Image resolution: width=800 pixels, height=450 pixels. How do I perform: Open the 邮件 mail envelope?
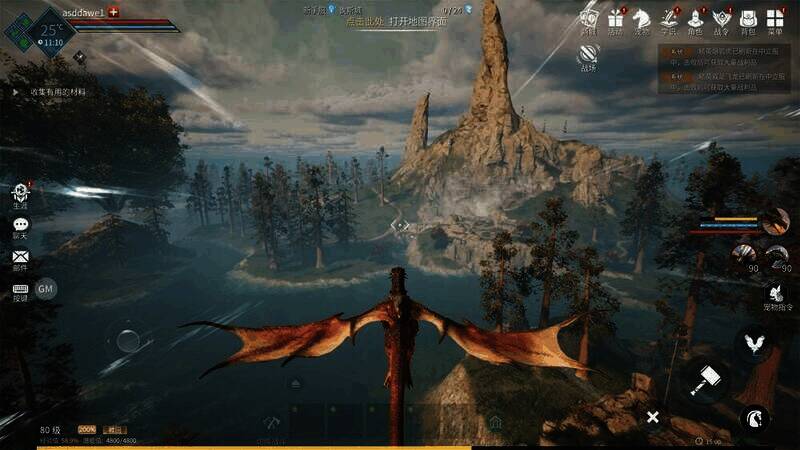pos(20,258)
